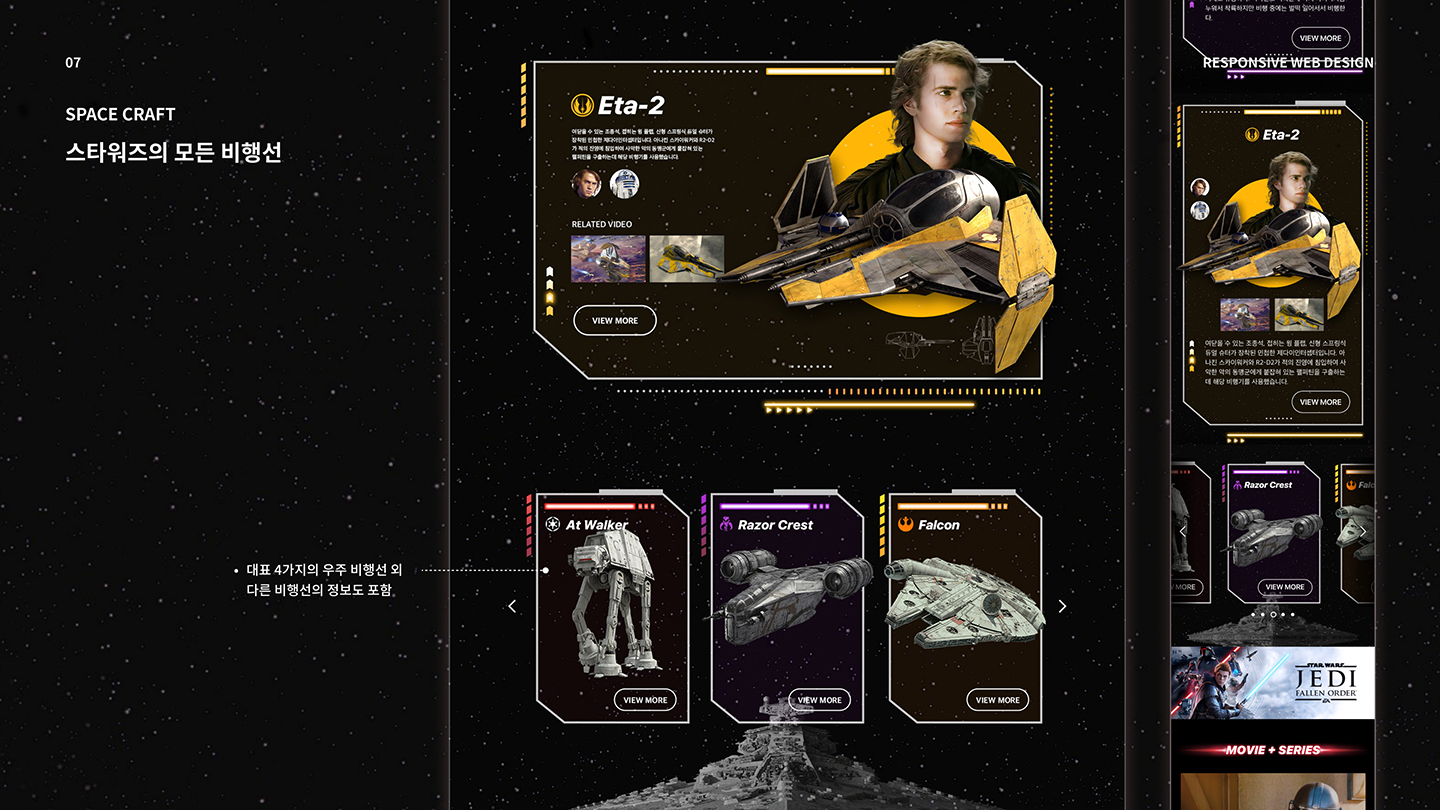This screenshot has width=1440, height=810.
Task: Click the VIEW MORE button above Responsive Web Design
Action: tap(1320, 38)
